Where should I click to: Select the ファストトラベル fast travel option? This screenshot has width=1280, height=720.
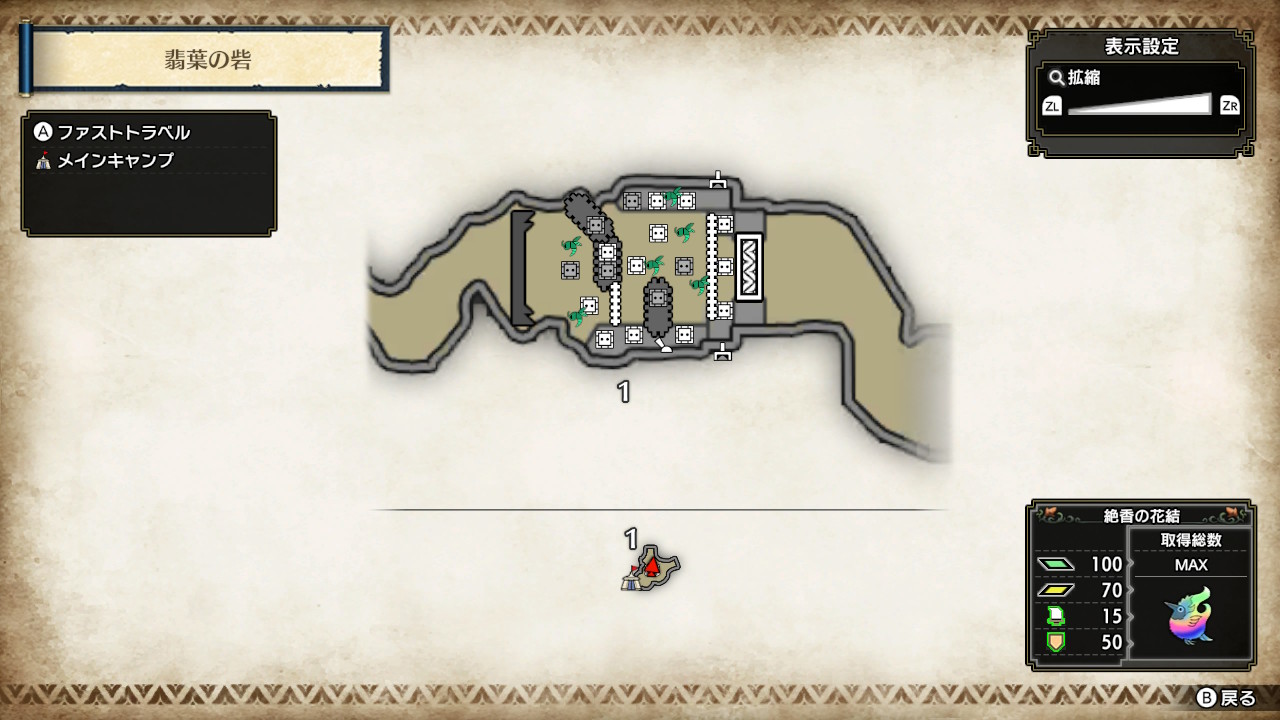[x=122, y=133]
